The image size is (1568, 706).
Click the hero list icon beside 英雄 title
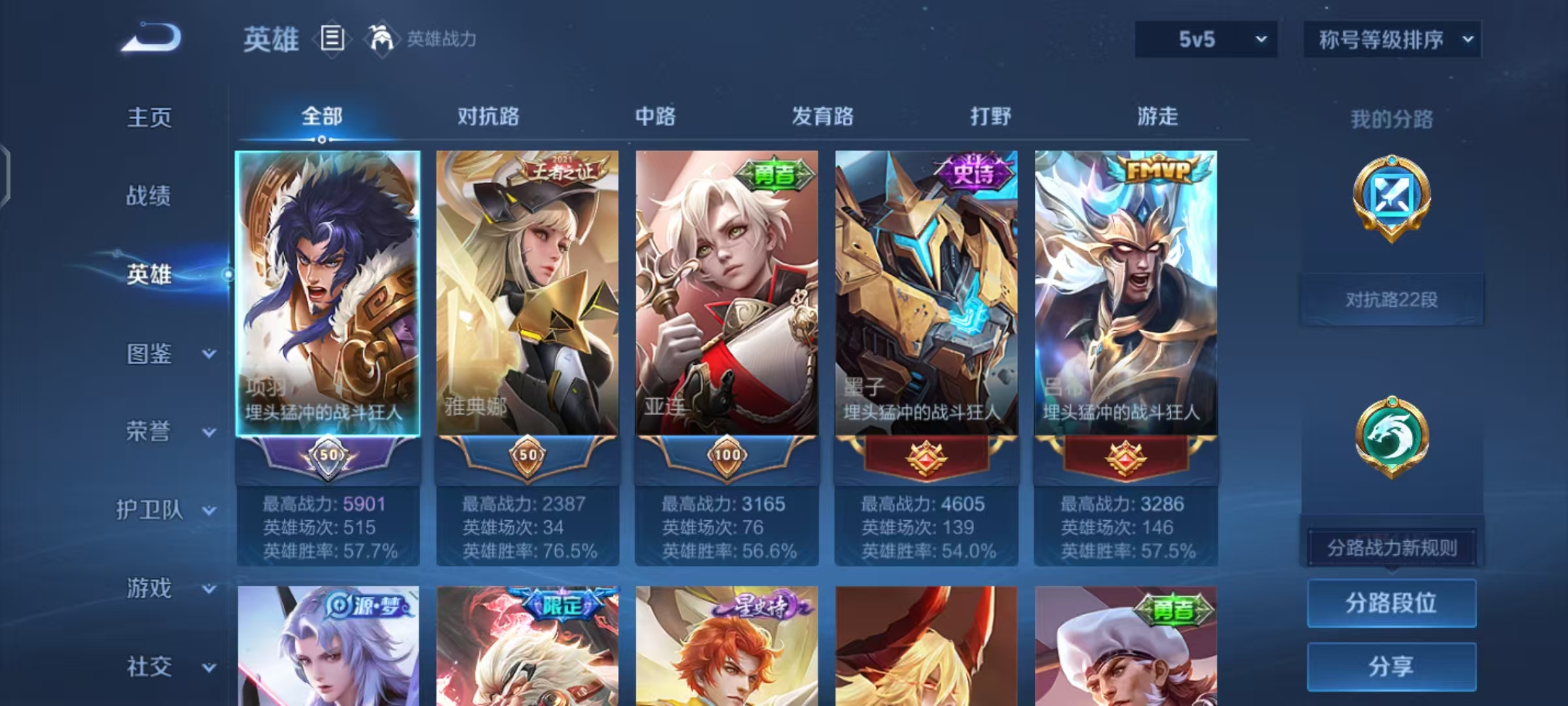click(332, 39)
